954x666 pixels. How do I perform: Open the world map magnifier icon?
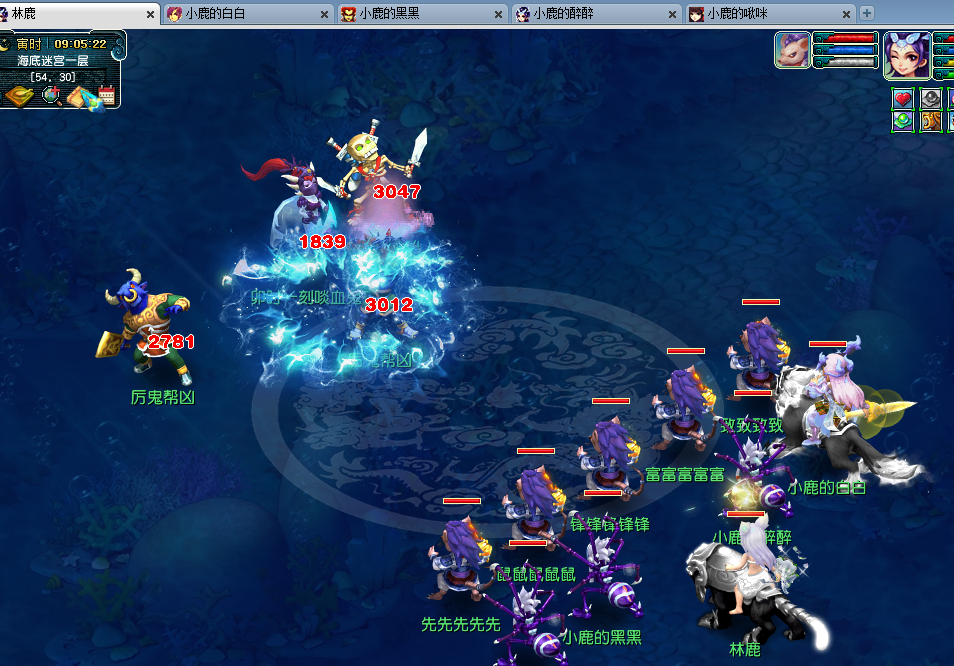[x=50, y=96]
